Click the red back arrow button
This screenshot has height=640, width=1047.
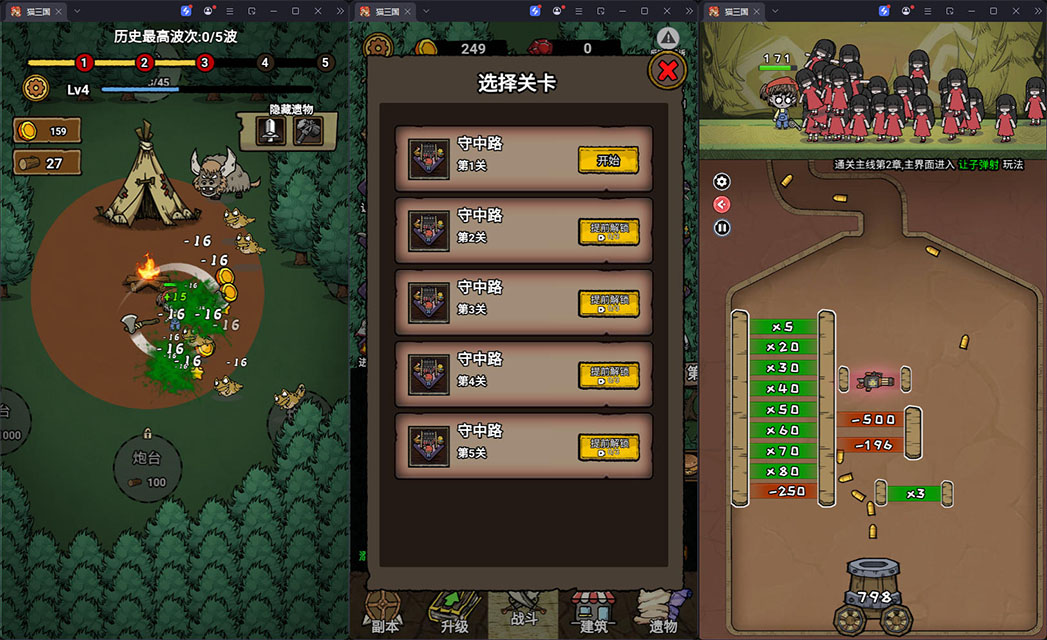[722, 205]
